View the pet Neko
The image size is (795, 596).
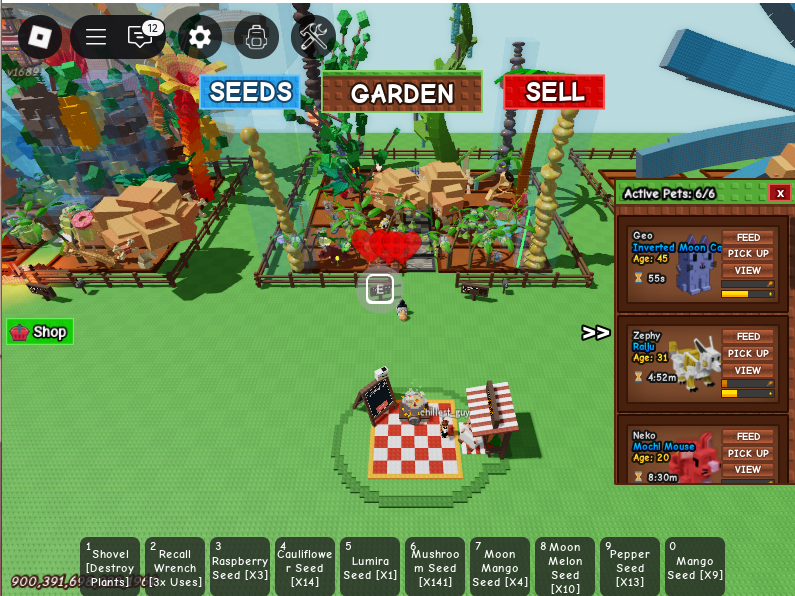click(x=748, y=469)
